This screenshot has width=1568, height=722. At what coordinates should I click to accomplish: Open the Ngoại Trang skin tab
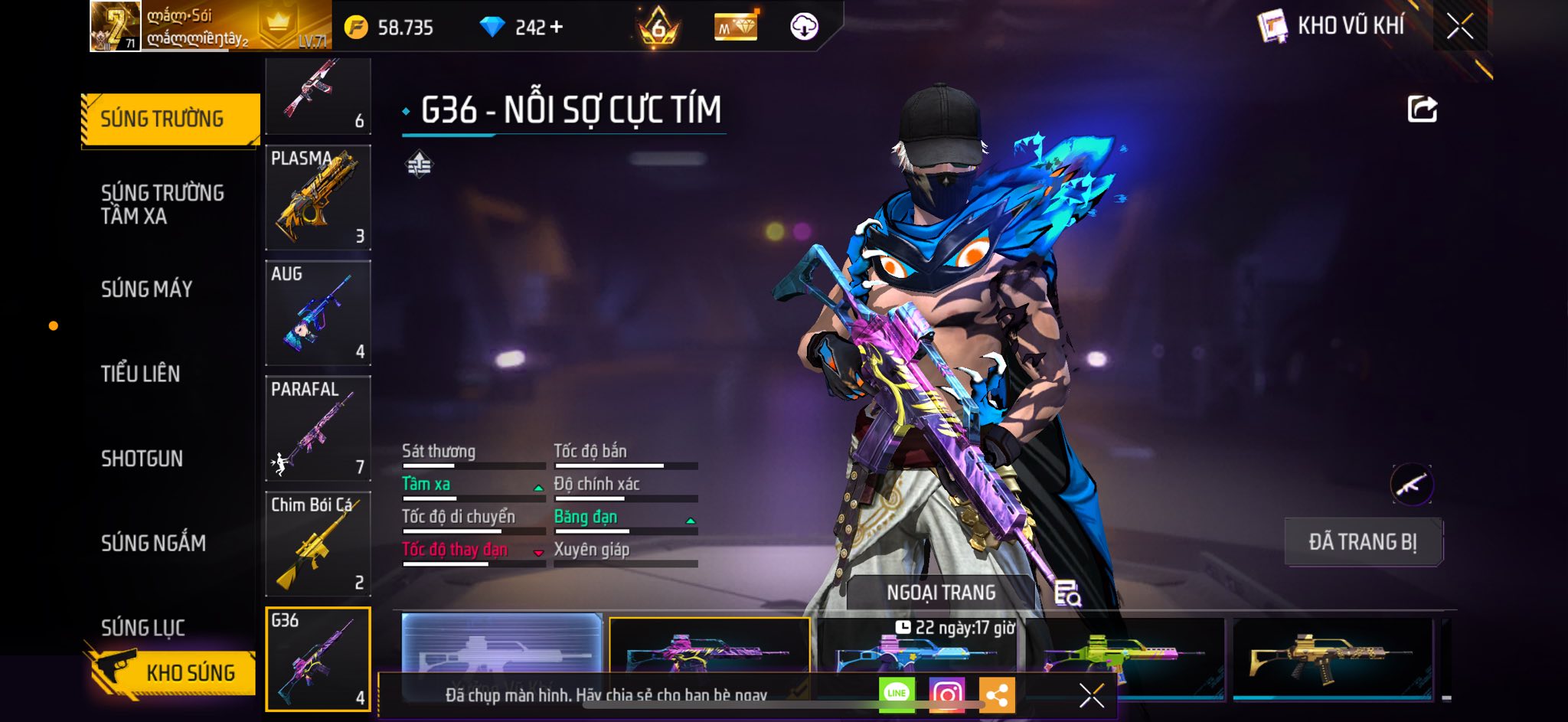point(941,593)
